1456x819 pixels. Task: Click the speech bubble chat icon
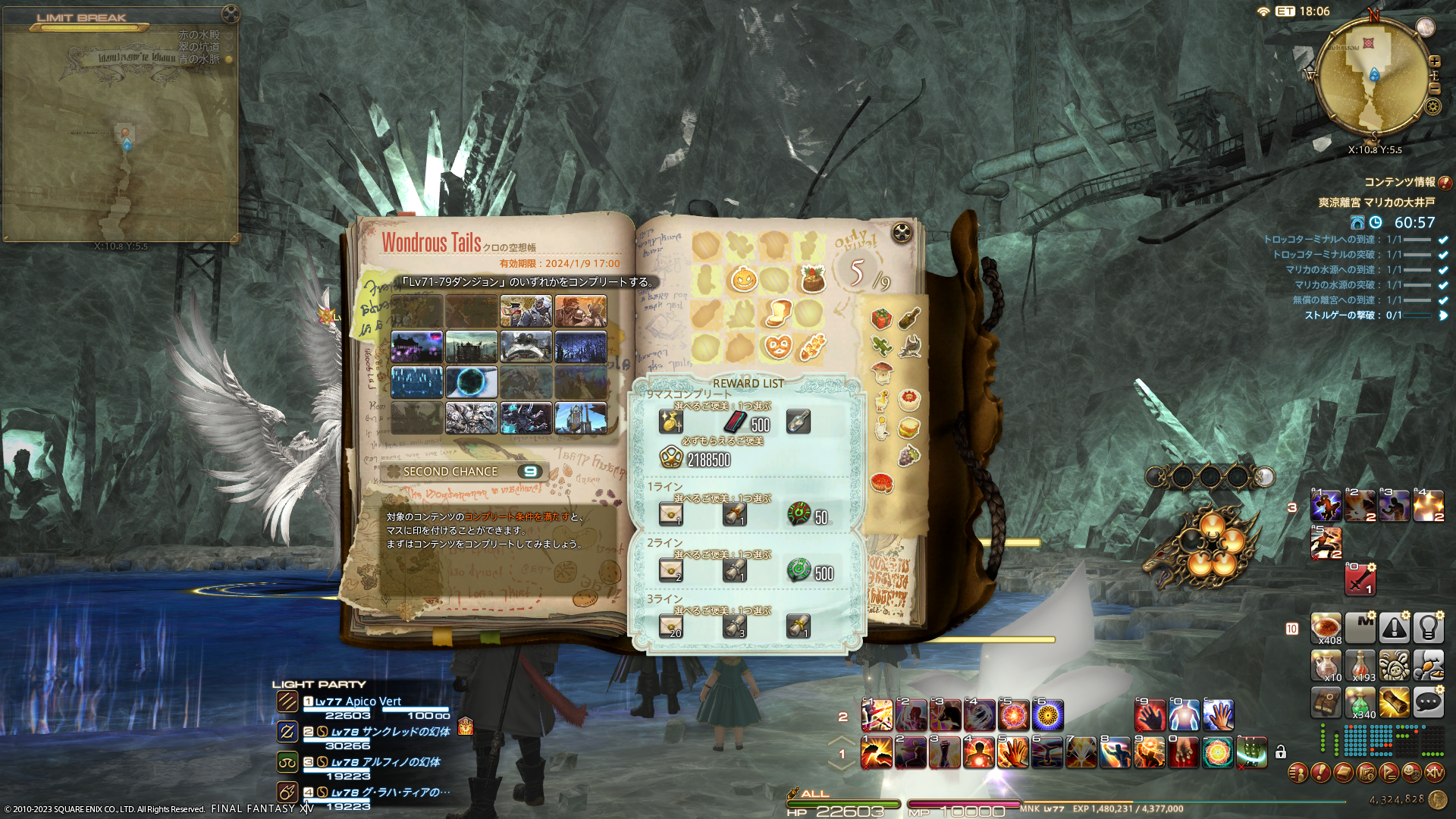(x=1428, y=702)
